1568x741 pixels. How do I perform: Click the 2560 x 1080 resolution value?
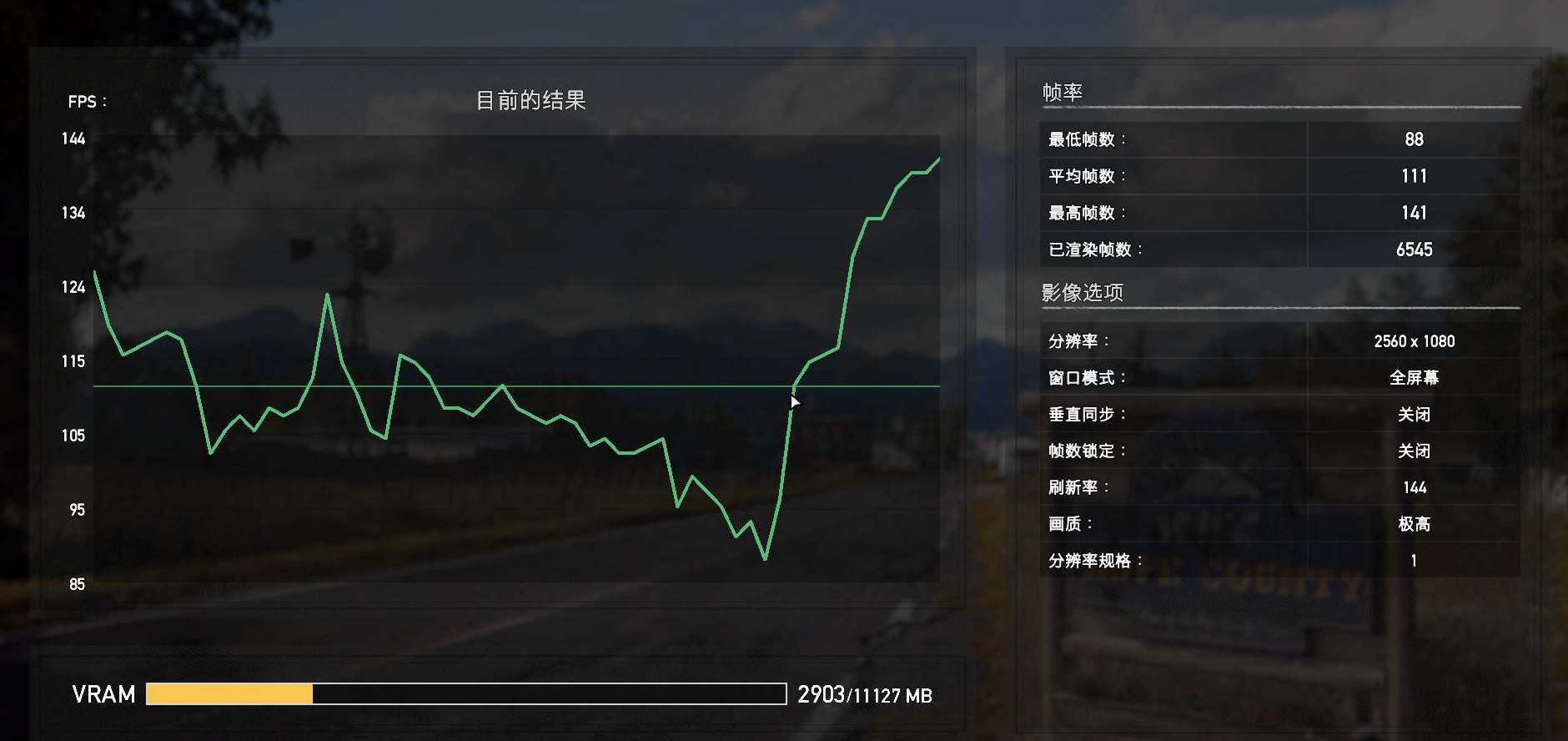tap(1413, 340)
